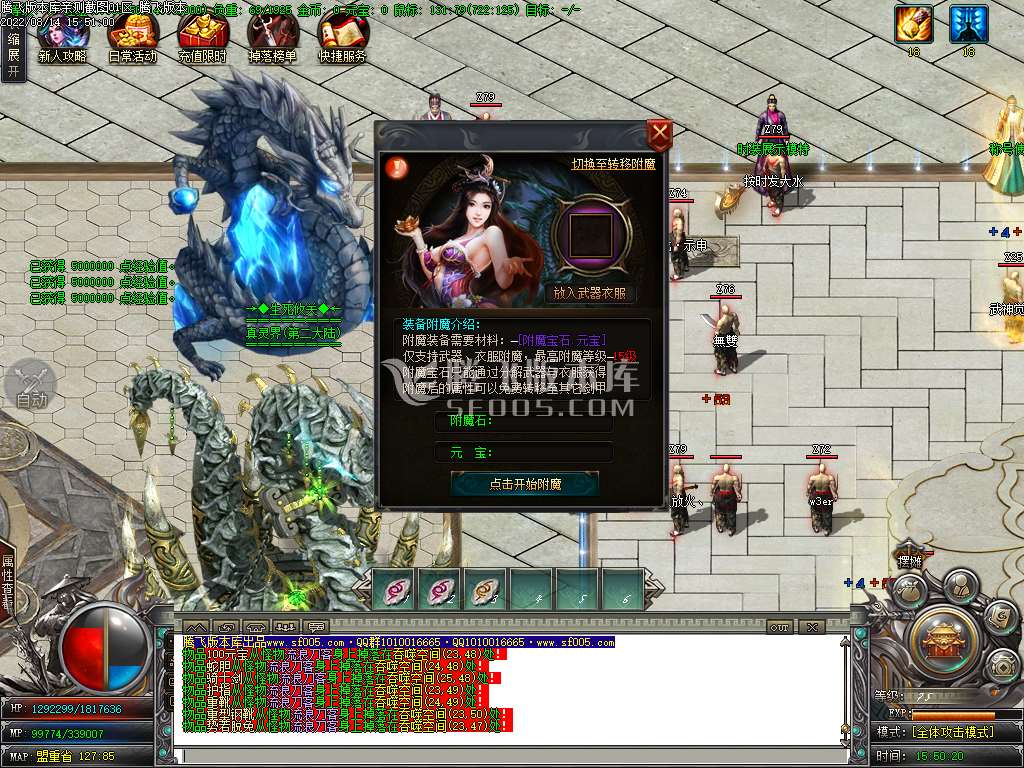
Task: Click 点击开始附魔 to start enchanting
Action: tap(525, 484)
